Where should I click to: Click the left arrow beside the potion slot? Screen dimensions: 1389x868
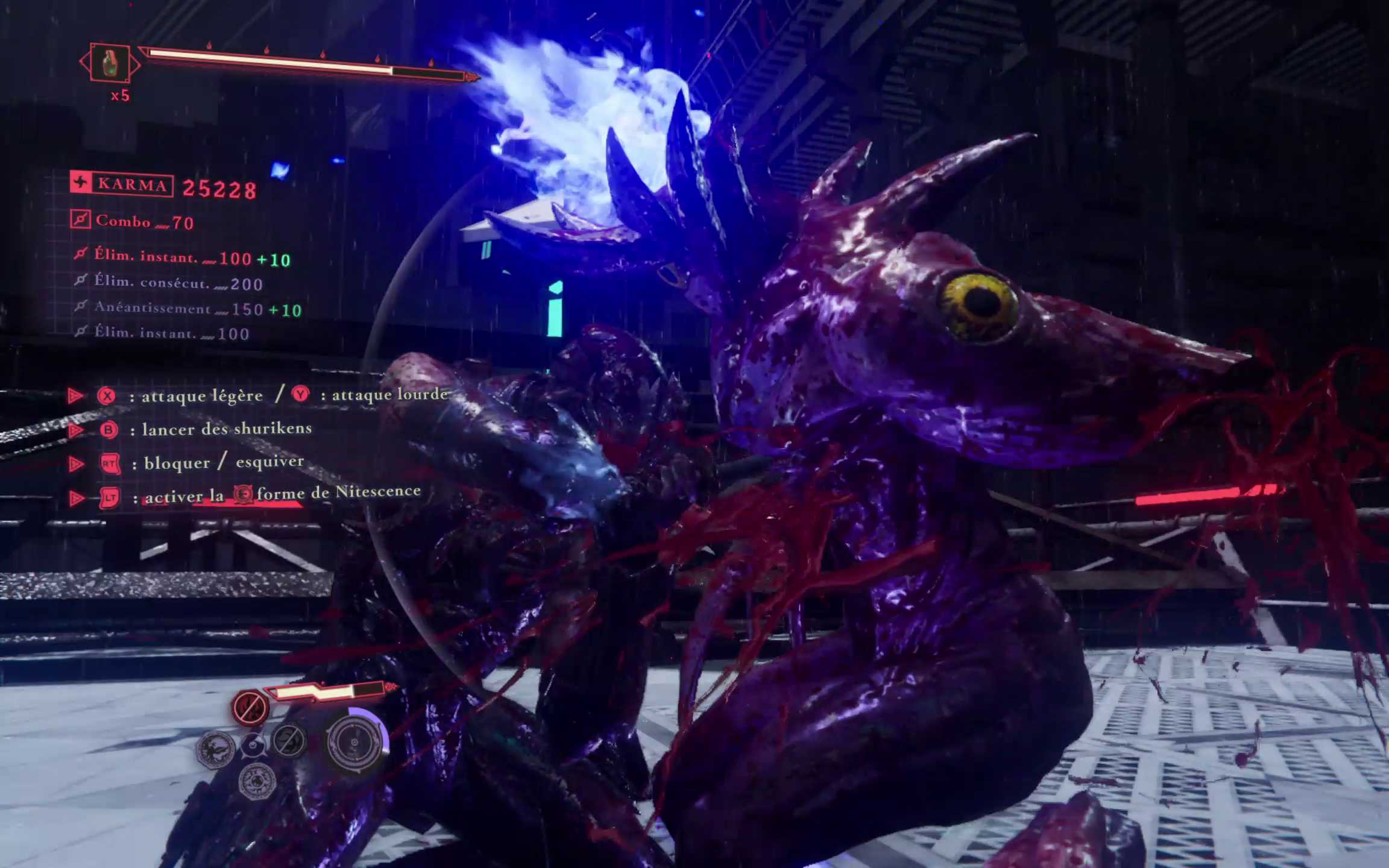(83, 62)
